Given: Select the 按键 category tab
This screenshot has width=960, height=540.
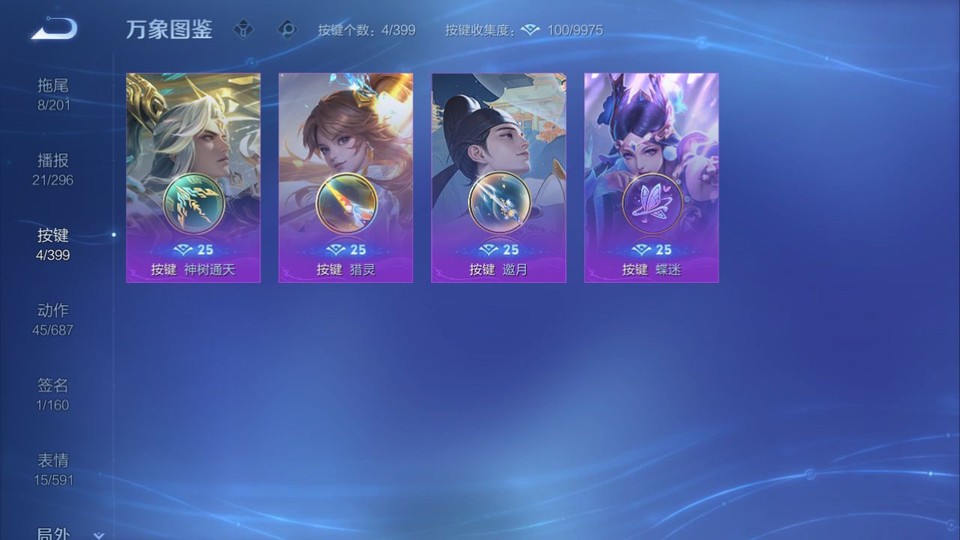Looking at the screenshot, I should tap(54, 244).
